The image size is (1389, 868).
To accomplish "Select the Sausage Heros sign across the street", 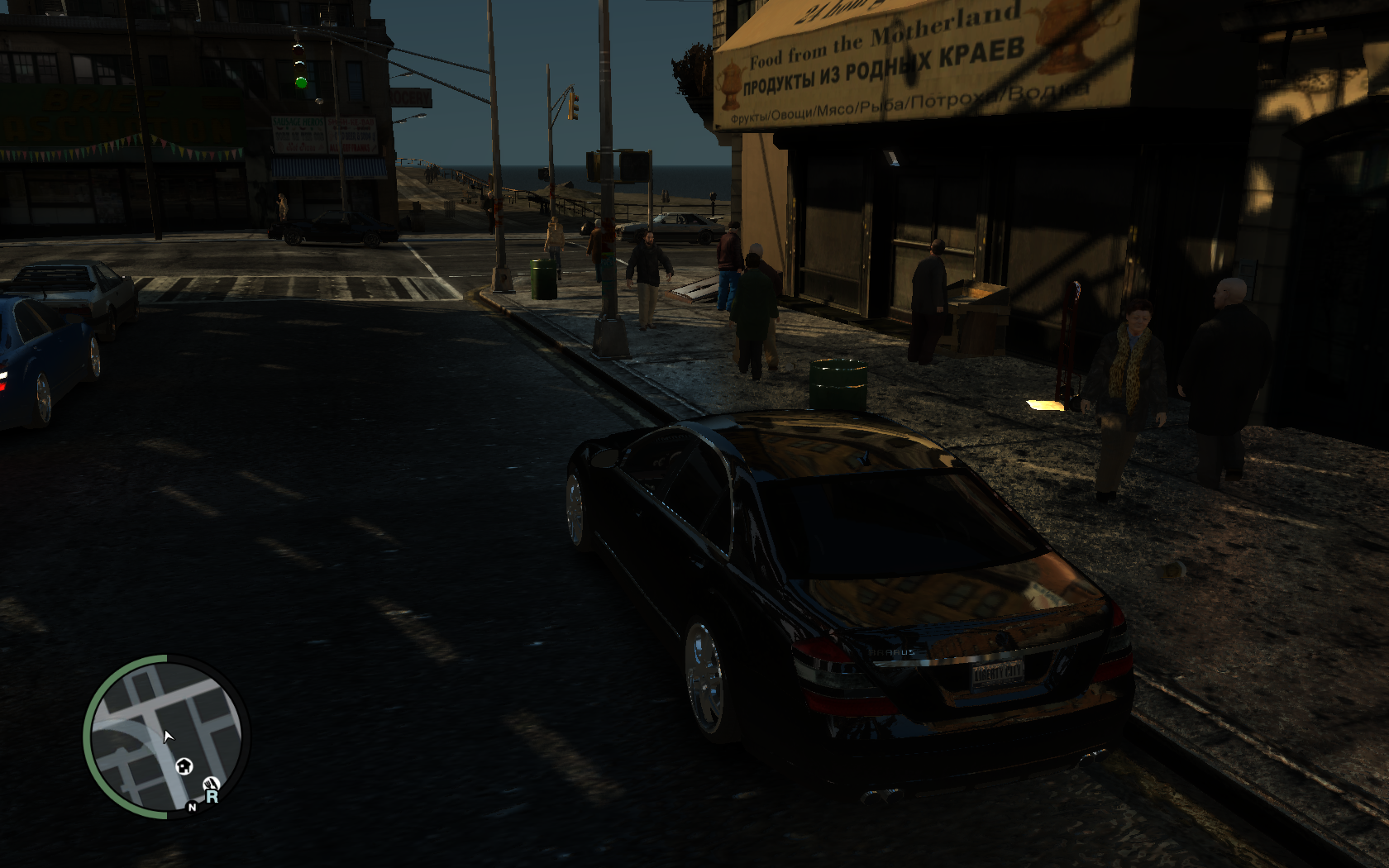I will pos(298,122).
